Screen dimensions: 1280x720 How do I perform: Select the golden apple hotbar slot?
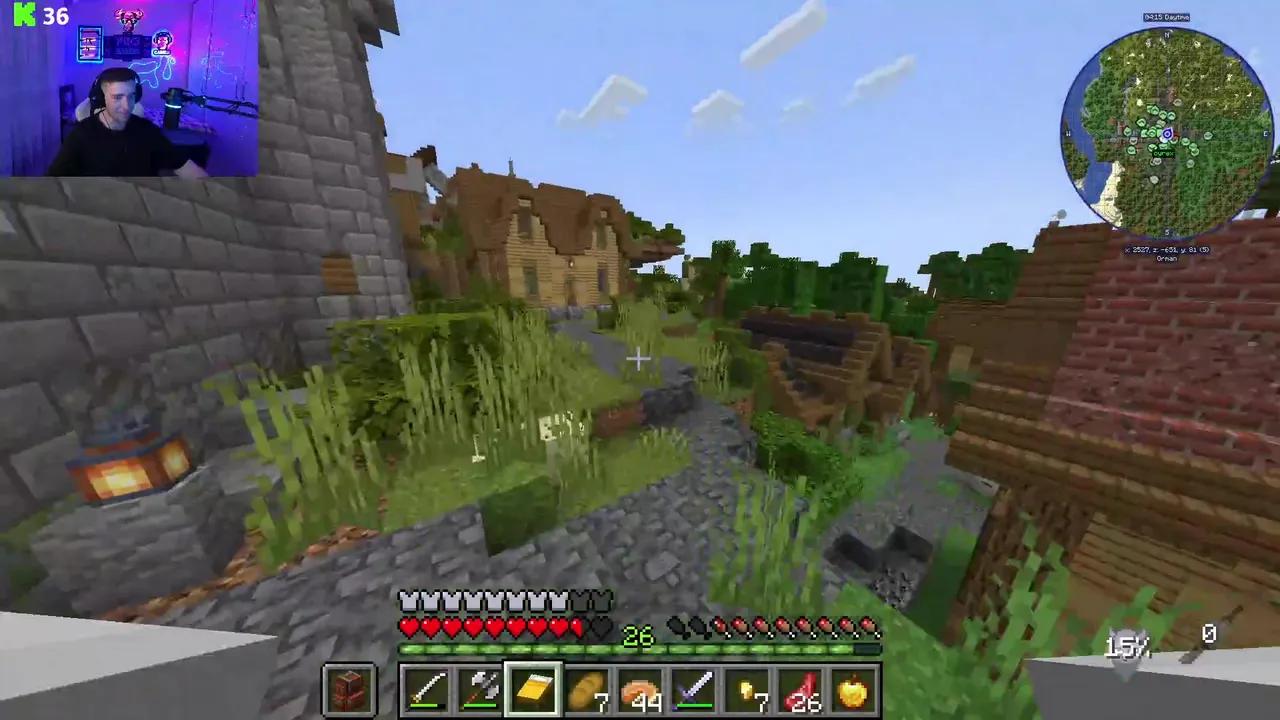point(854,688)
